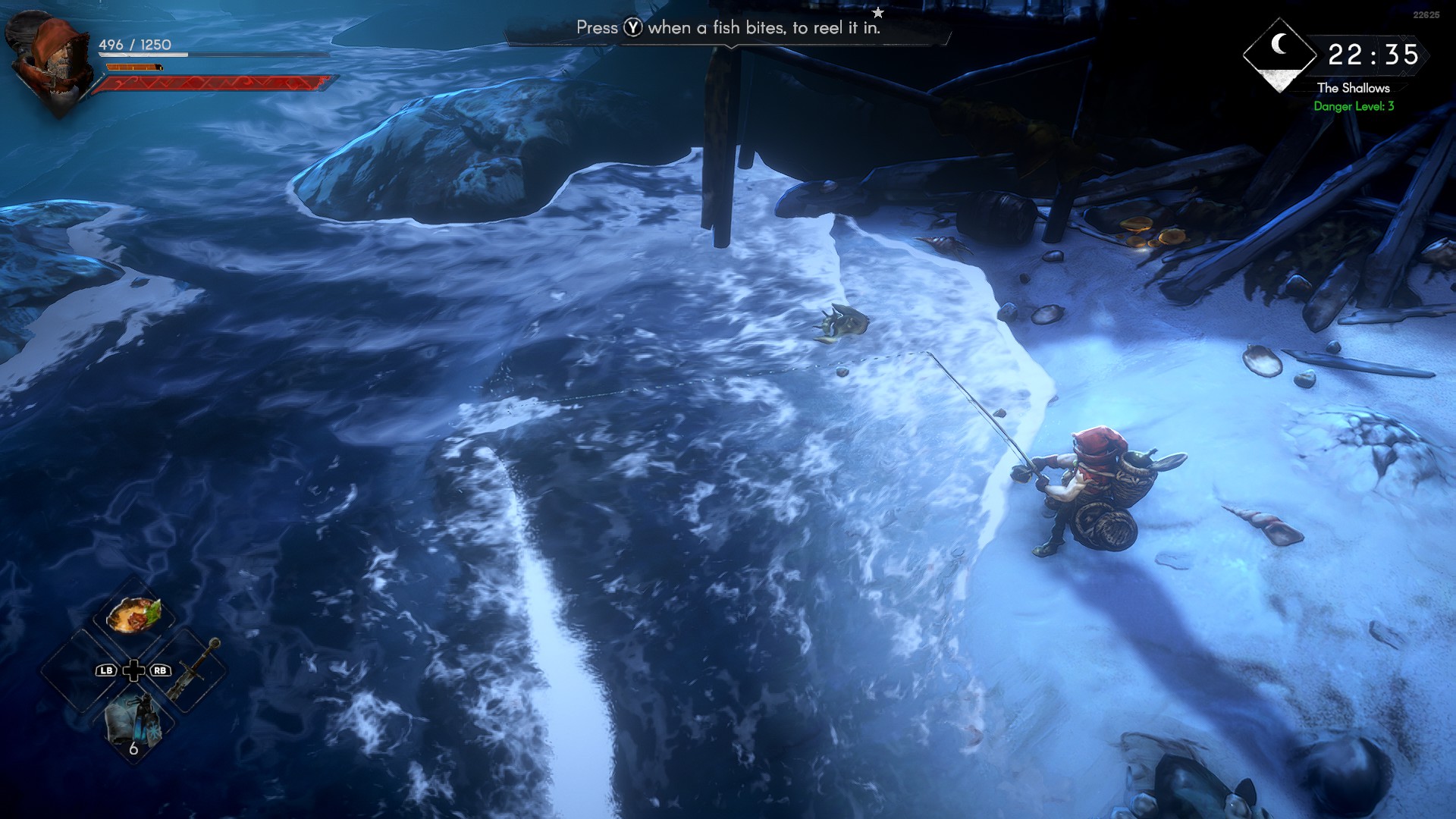Open the hooded character portrait
This screenshot has width=1456, height=819.
coord(52,59)
